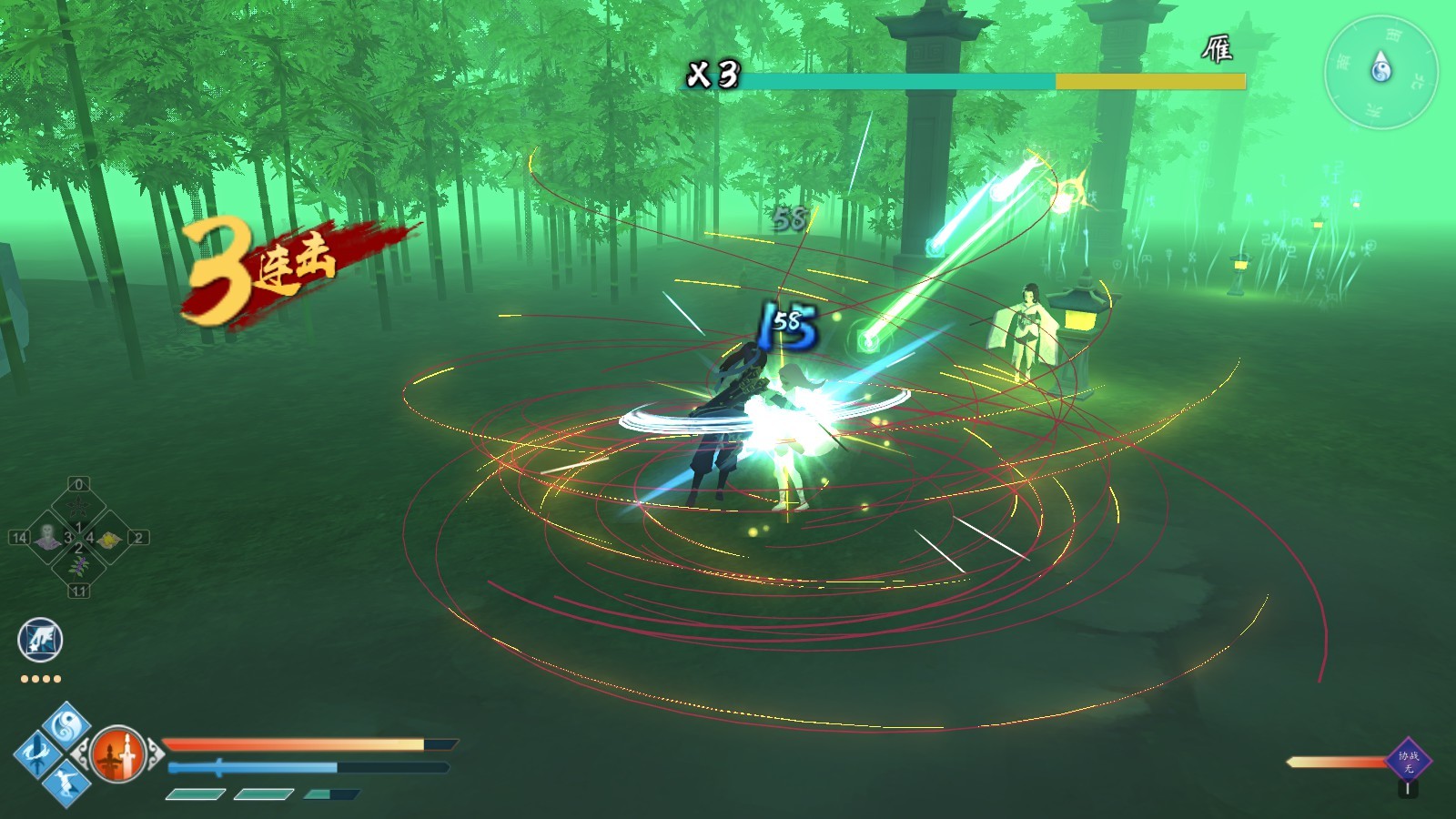
Task: Switch weapon with the orange twin-sword emblem
Action: pyautogui.click(x=117, y=753)
